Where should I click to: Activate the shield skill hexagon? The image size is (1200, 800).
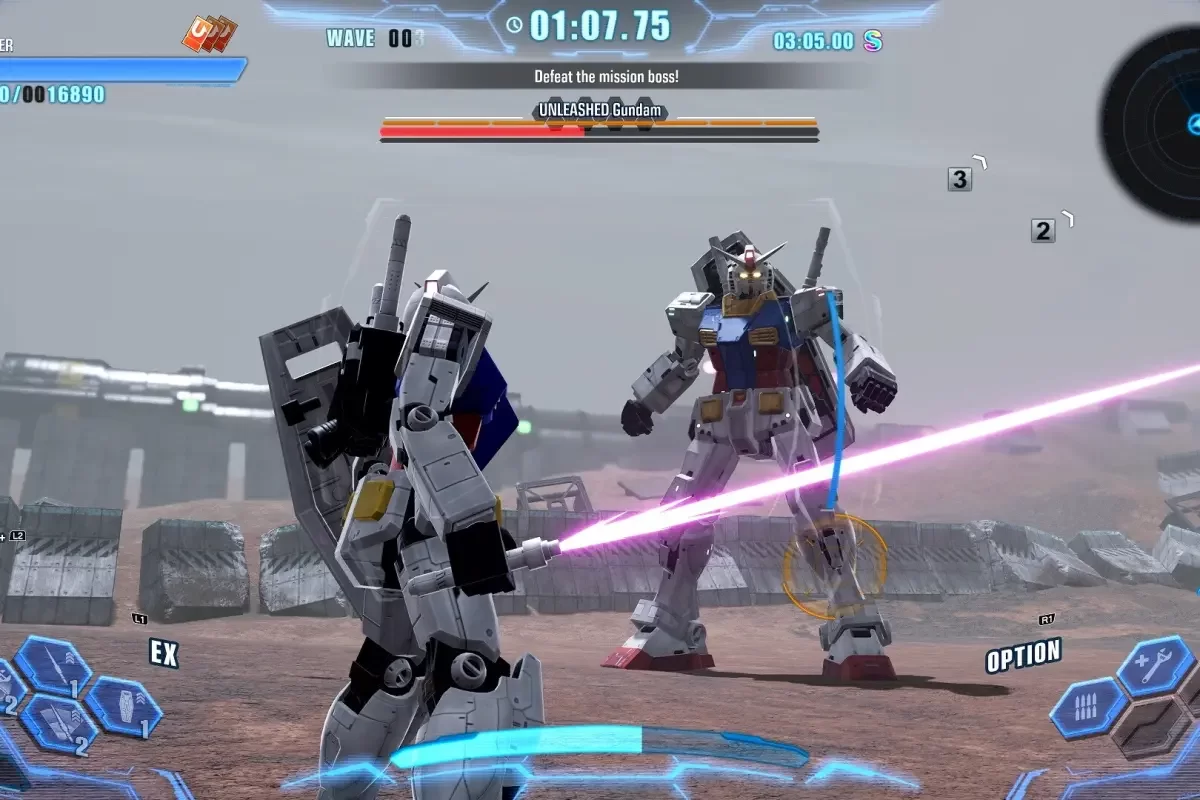pos(122,706)
